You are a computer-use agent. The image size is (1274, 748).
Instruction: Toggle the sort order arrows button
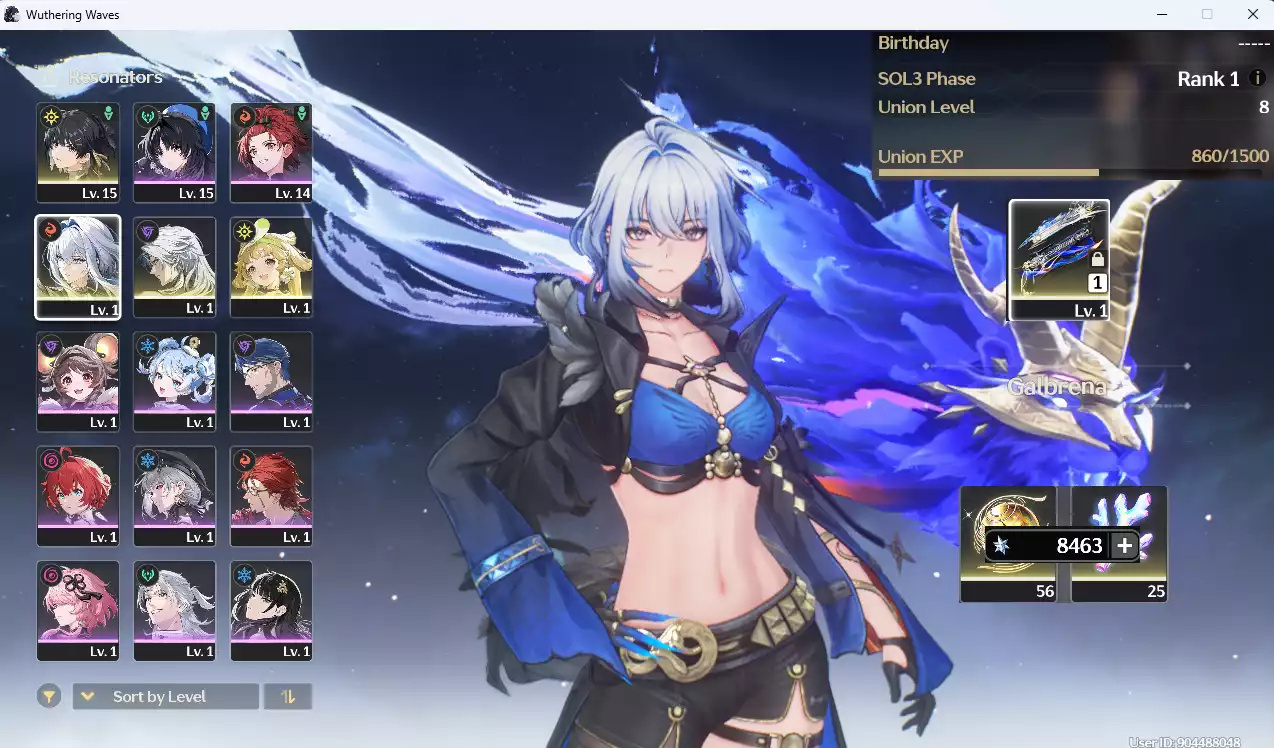tap(288, 696)
